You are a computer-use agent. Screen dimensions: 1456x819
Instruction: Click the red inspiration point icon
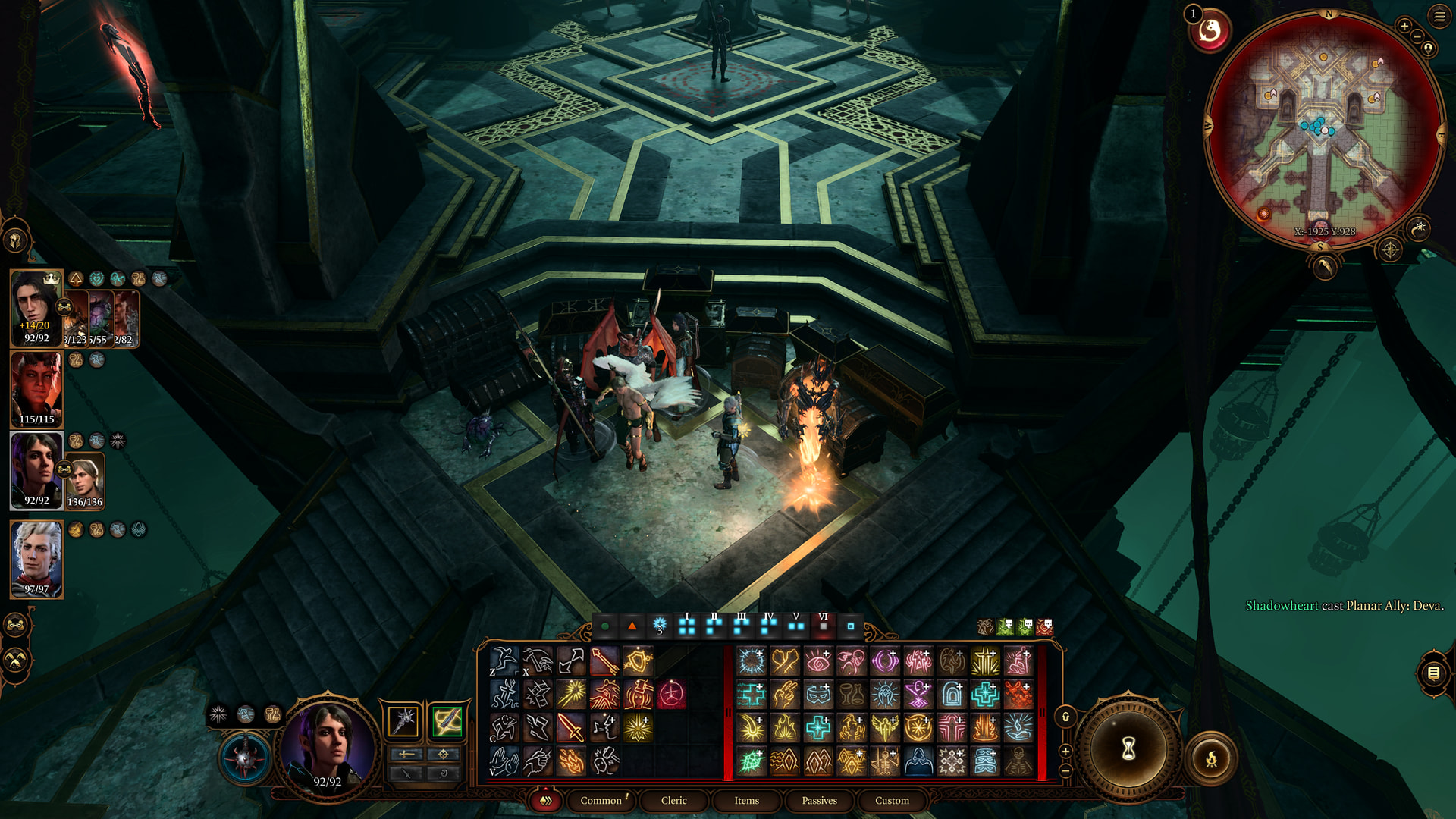pos(1210,31)
